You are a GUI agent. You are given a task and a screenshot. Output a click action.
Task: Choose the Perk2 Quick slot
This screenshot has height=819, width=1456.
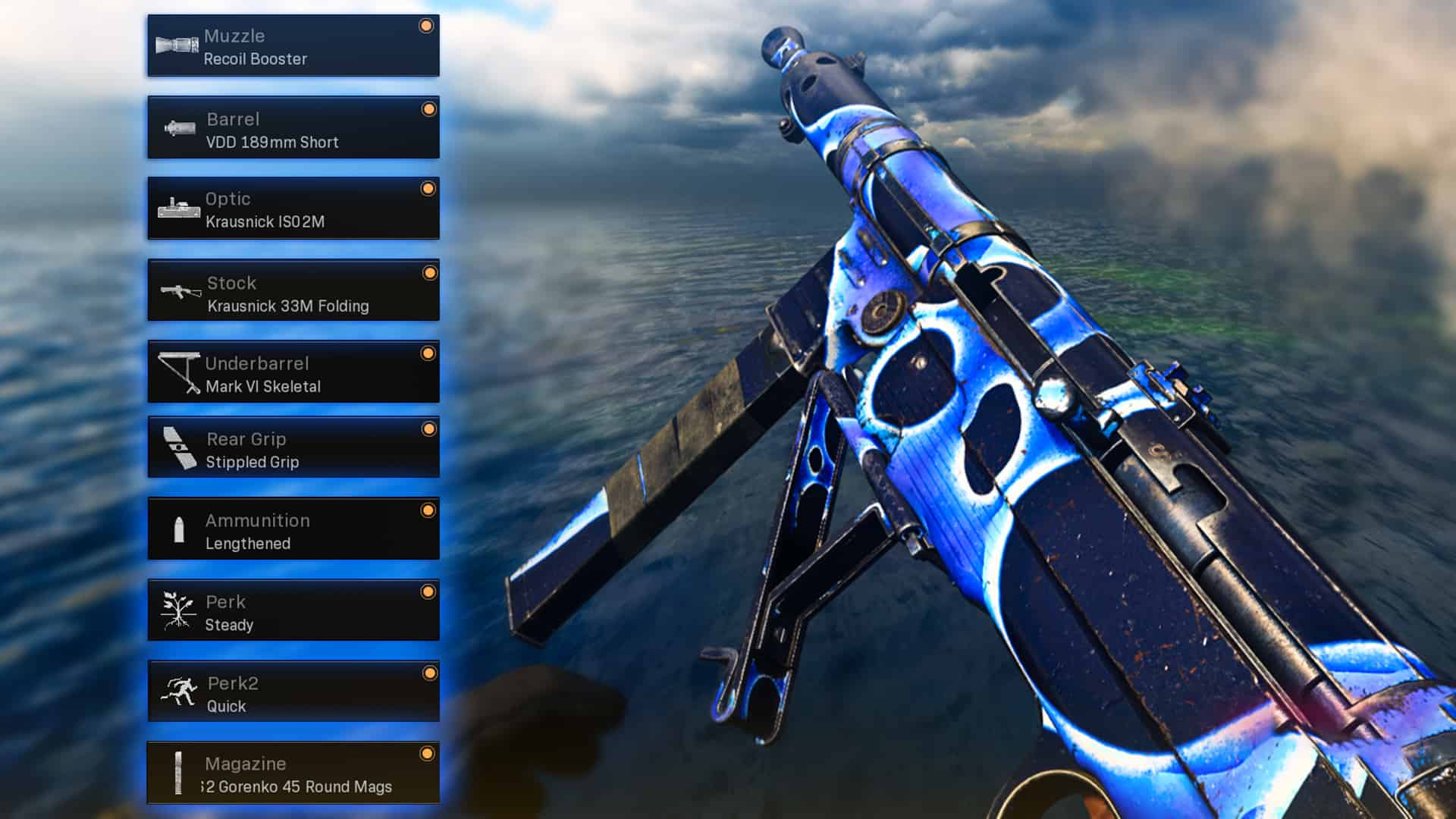pyautogui.click(x=293, y=692)
